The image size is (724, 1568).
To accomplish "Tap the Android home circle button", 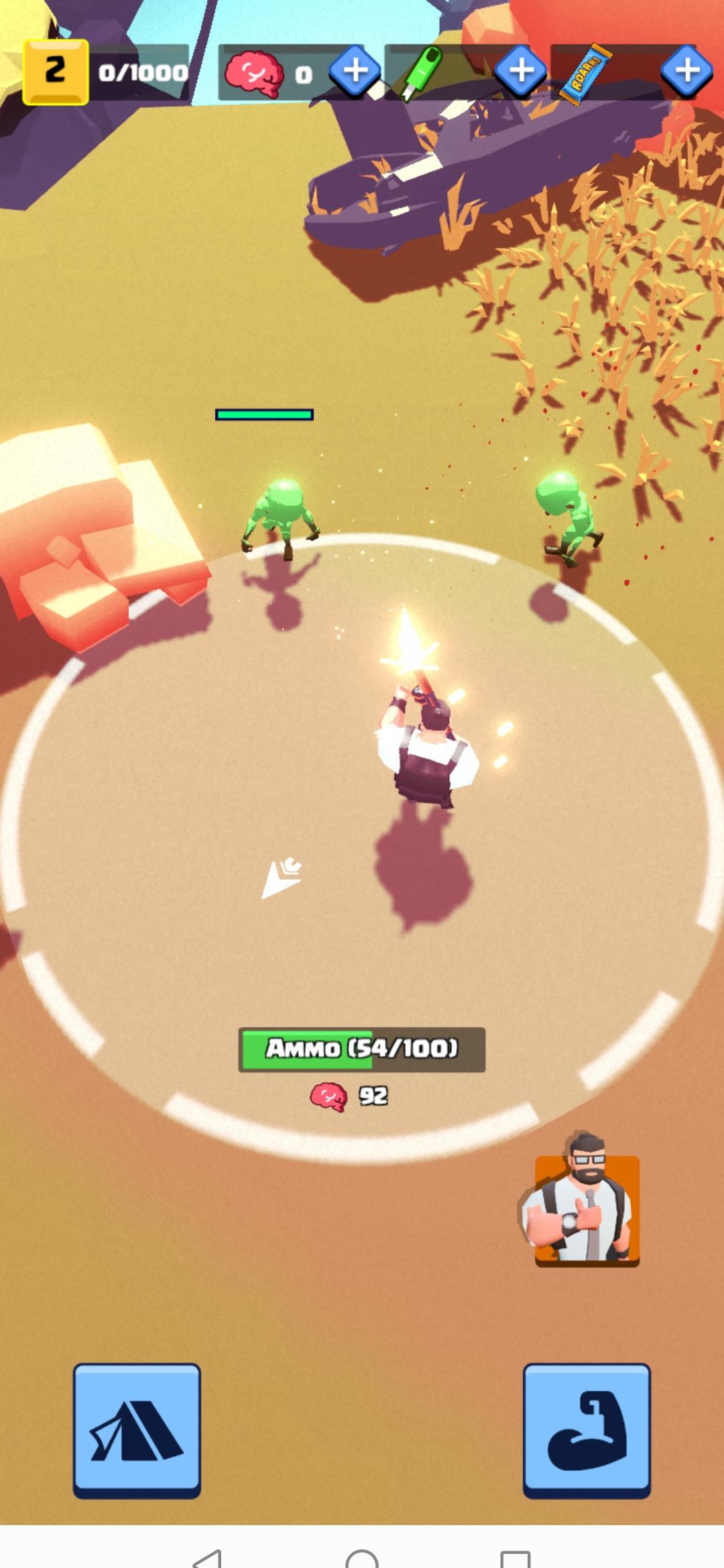I will pos(362,1559).
